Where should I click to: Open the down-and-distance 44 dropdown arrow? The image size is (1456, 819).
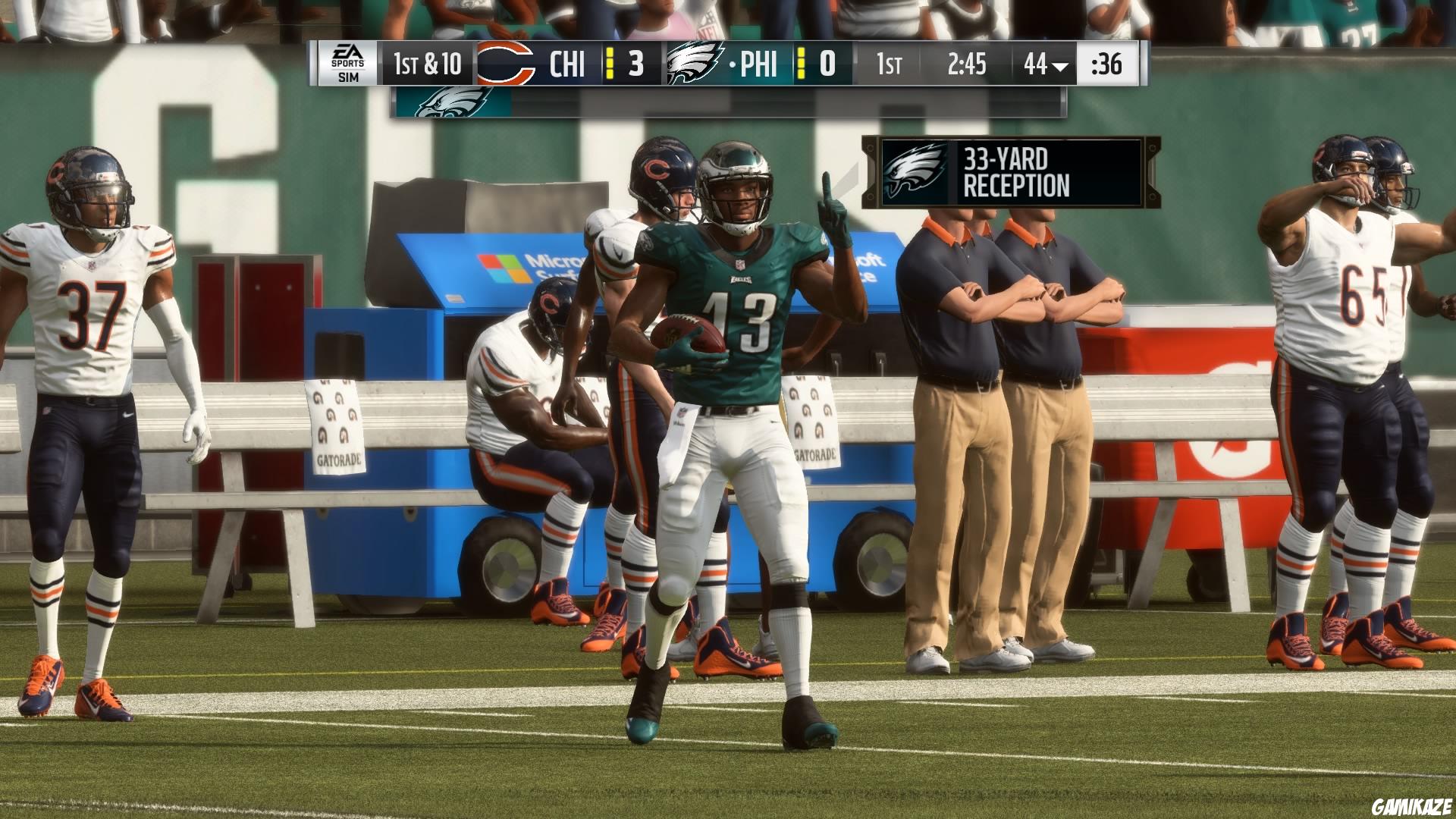pos(1059,65)
